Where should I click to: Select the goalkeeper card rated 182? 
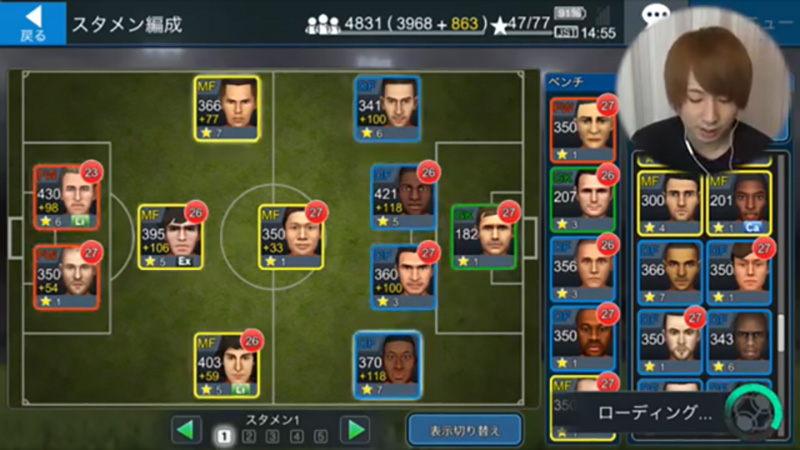click(x=483, y=236)
